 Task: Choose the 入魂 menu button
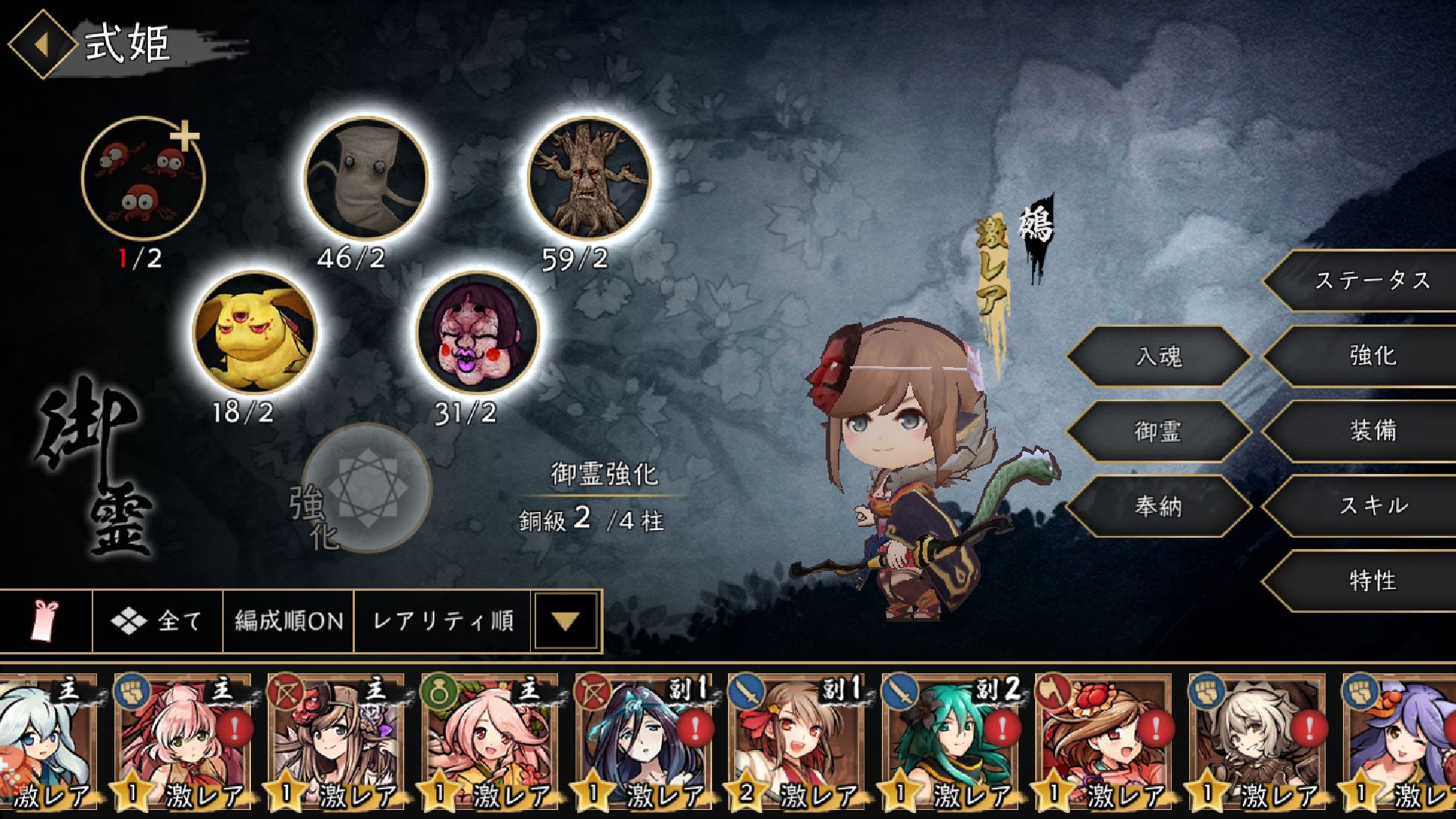pos(1158,356)
